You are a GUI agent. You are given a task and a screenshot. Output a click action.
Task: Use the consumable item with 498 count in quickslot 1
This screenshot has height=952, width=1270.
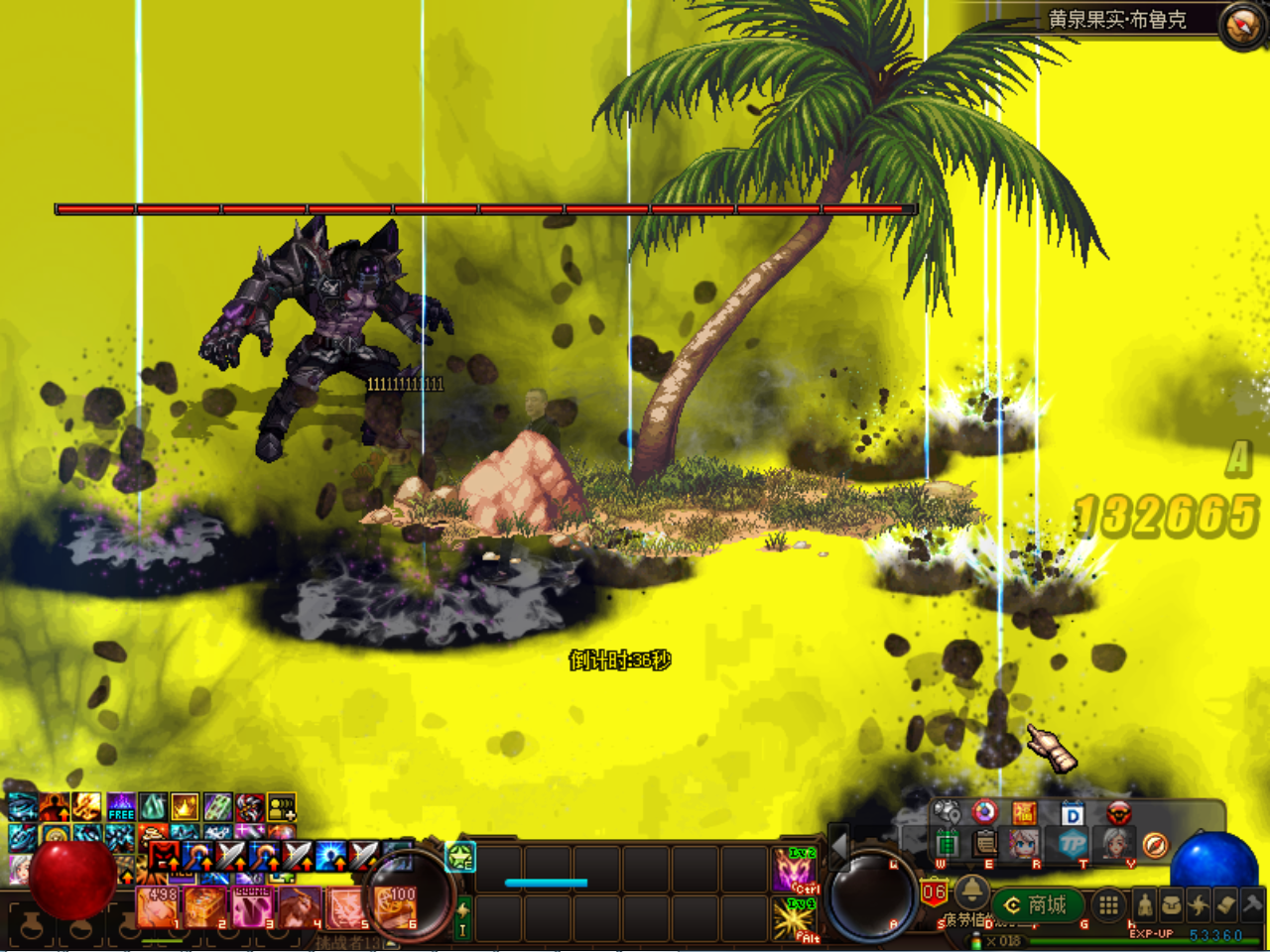(157, 907)
